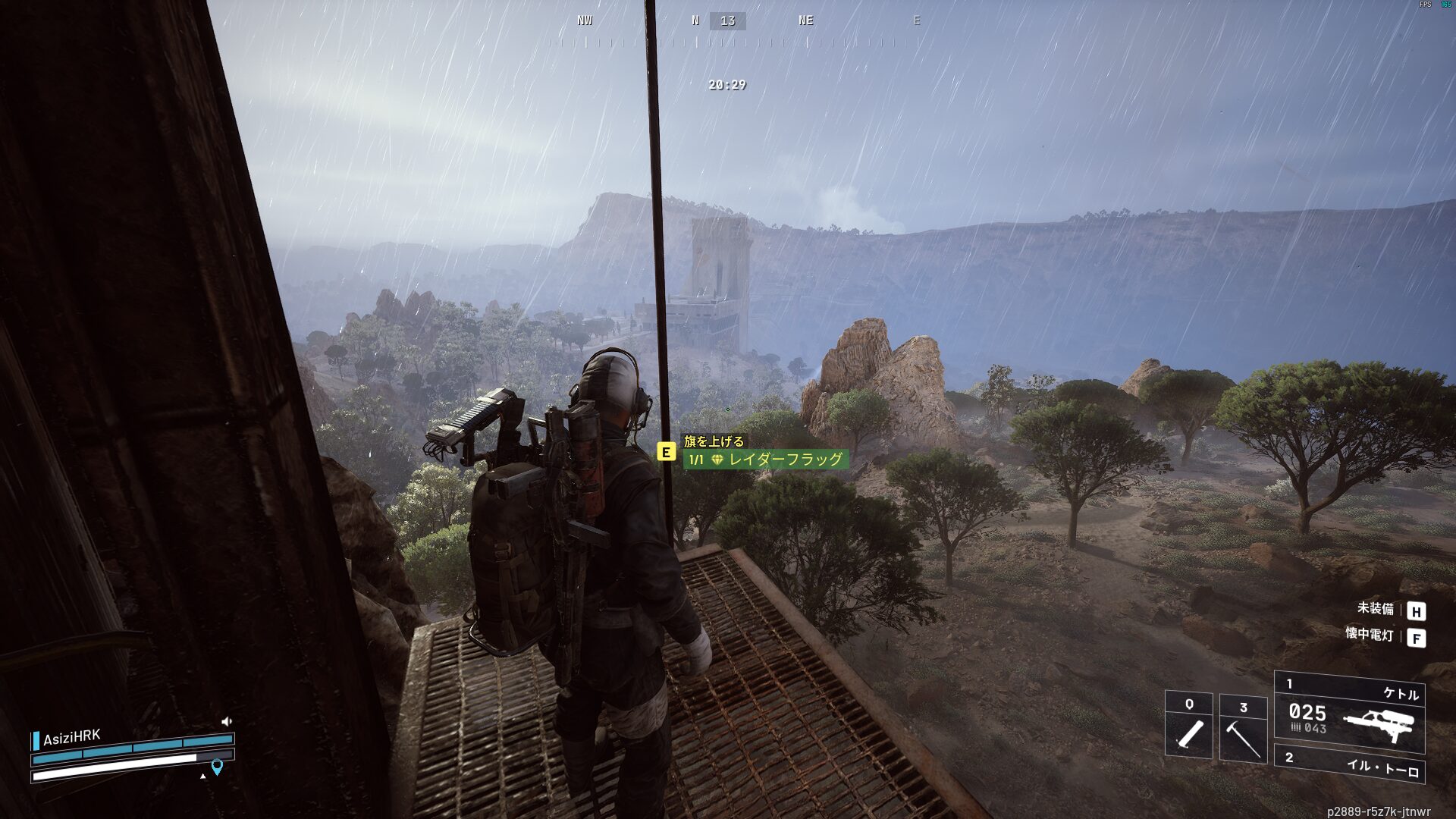Image resolution: width=1456 pixels, height=819 pixels.
Task: Click the blue location pin marker icon
Action: point(217,767)
